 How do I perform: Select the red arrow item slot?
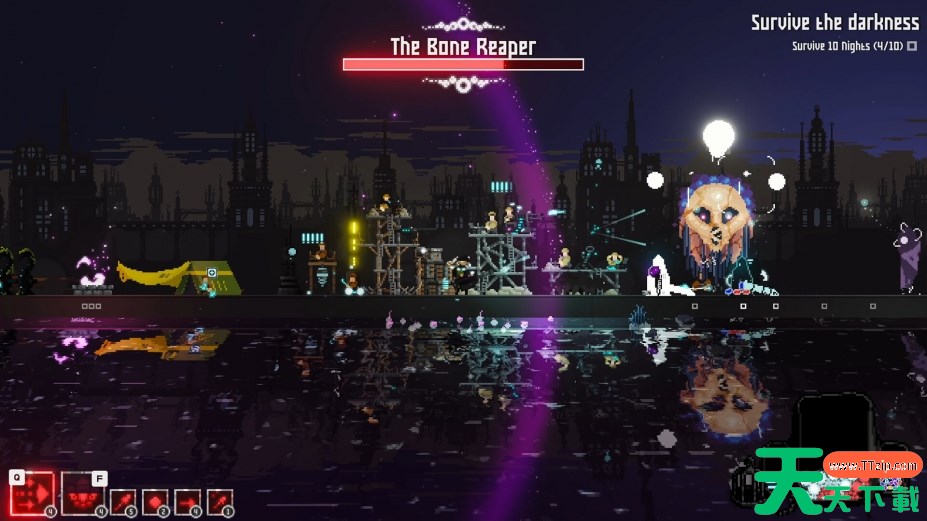(187, 502)
